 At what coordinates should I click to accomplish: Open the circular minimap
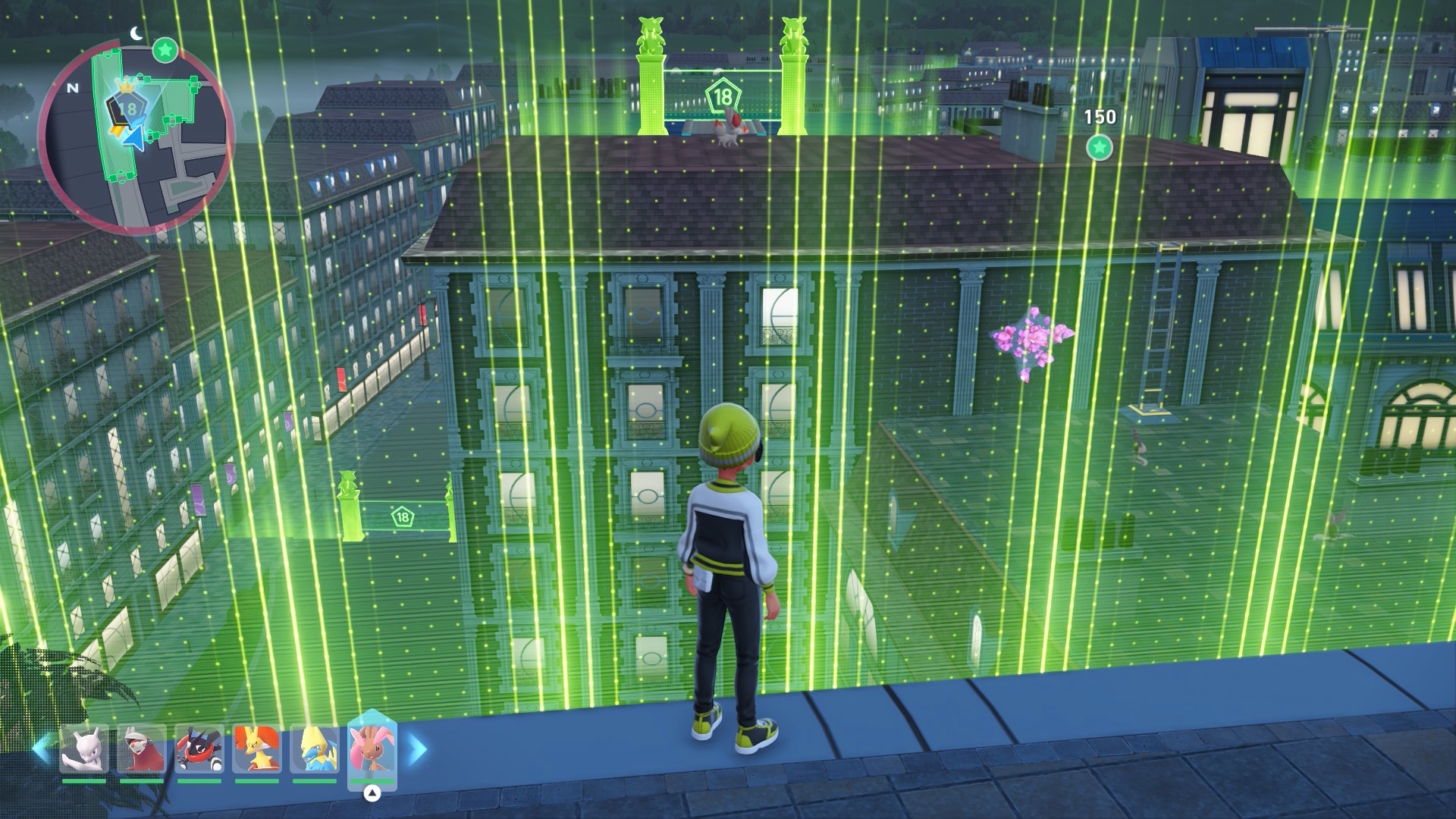click(x=136, y=137)
